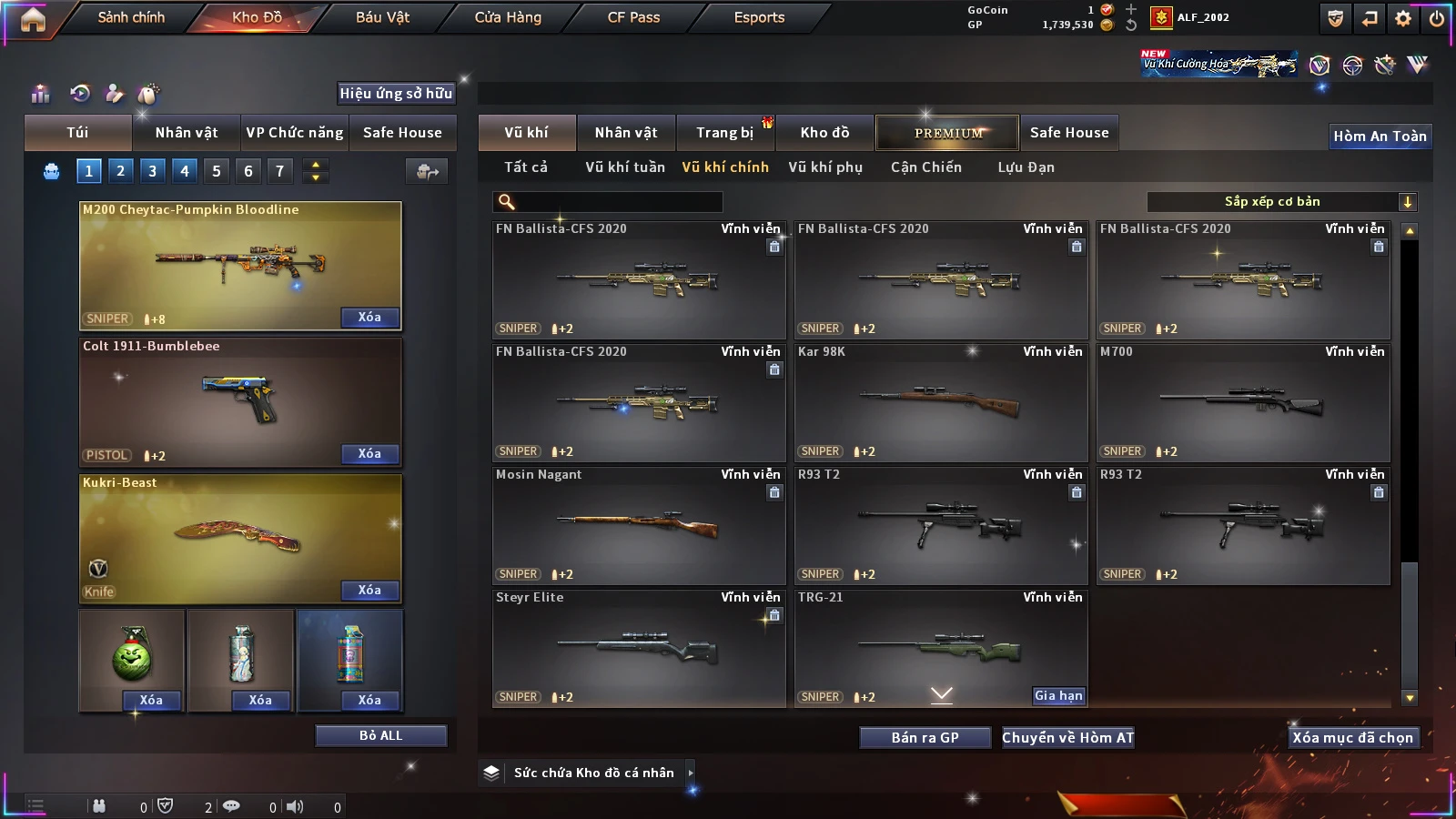Switch to the Vũ khí phụ category
The width and height of the screenshot is (1456, 819).
825,167
